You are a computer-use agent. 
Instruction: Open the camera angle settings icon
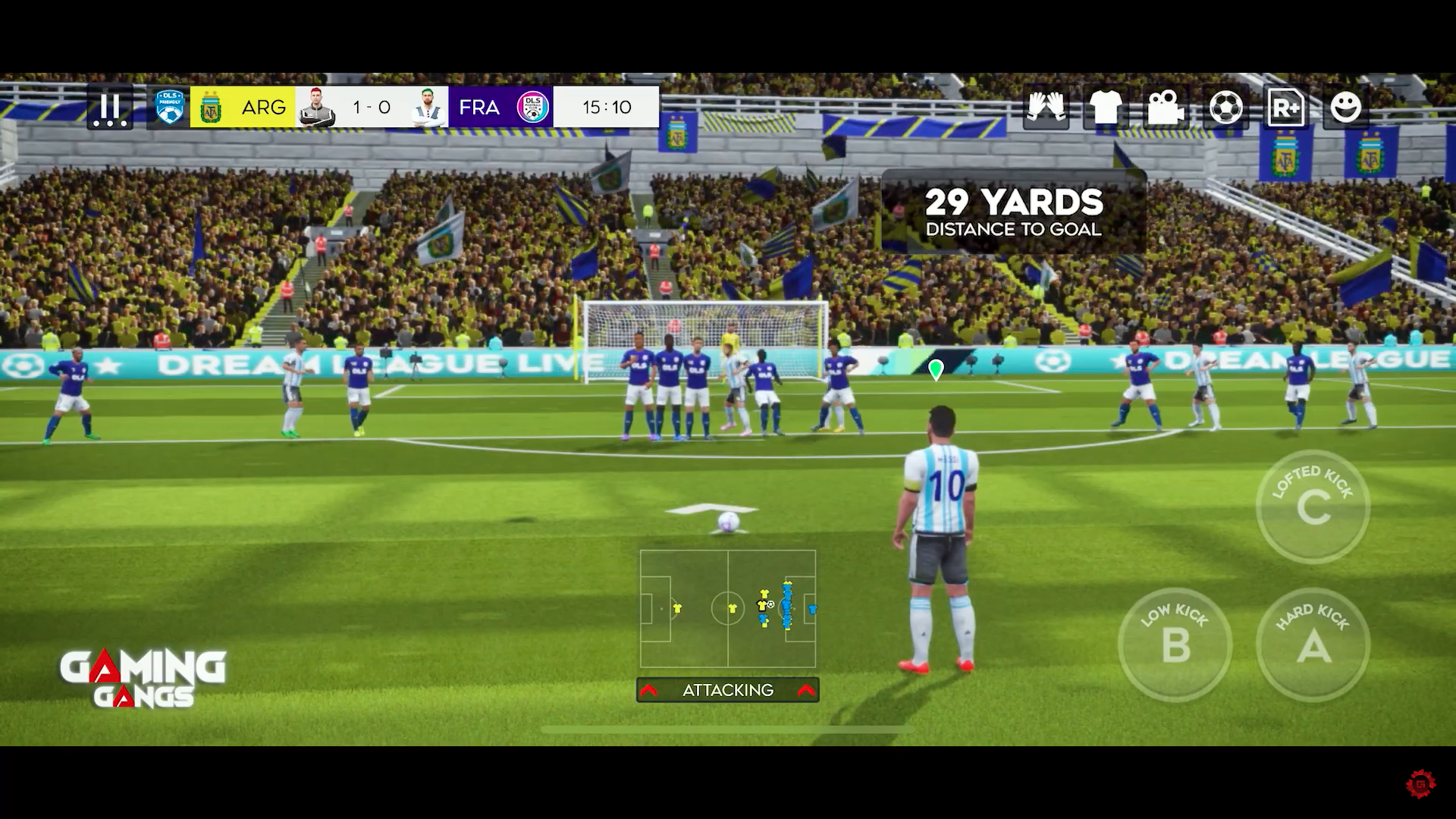[1166, 107]
